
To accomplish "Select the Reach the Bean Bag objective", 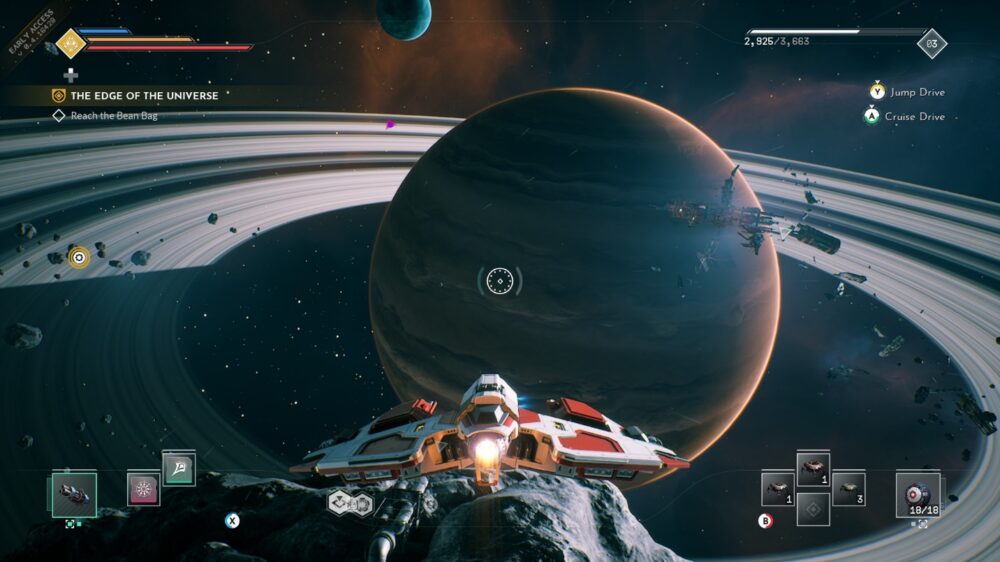I will tap(113, 116).
